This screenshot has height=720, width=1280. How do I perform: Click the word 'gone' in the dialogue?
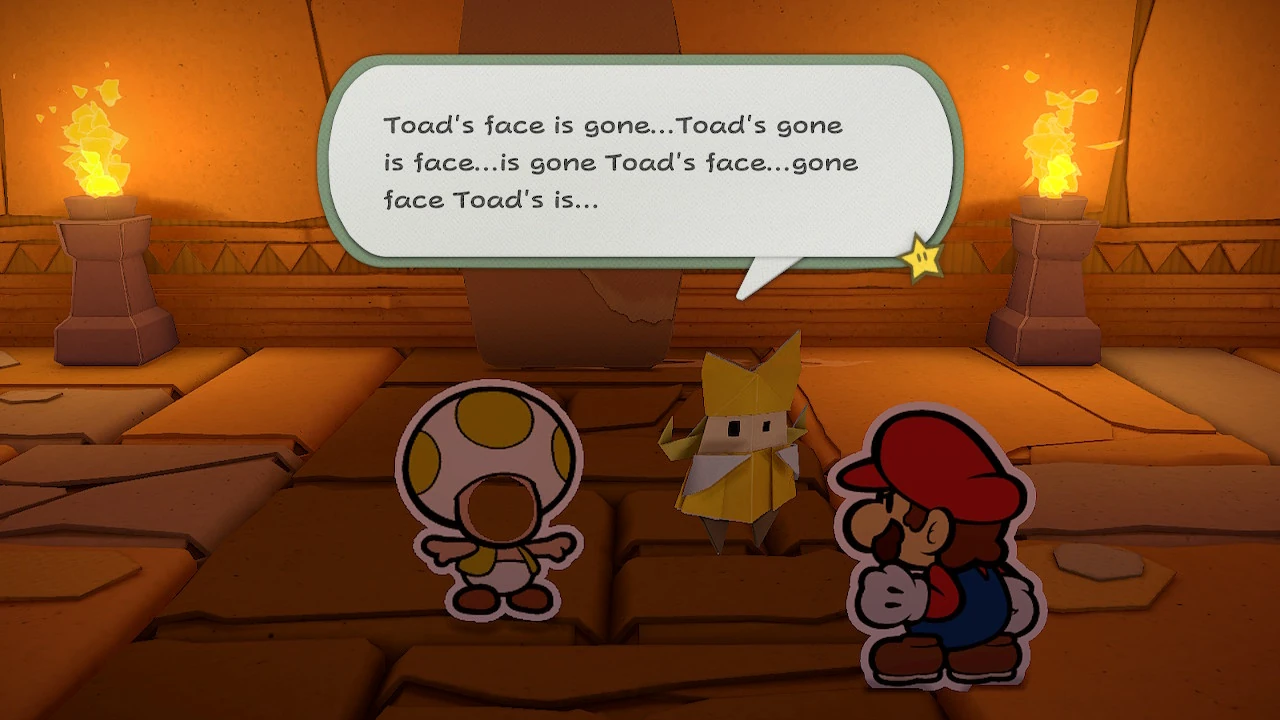coord(622,125)
